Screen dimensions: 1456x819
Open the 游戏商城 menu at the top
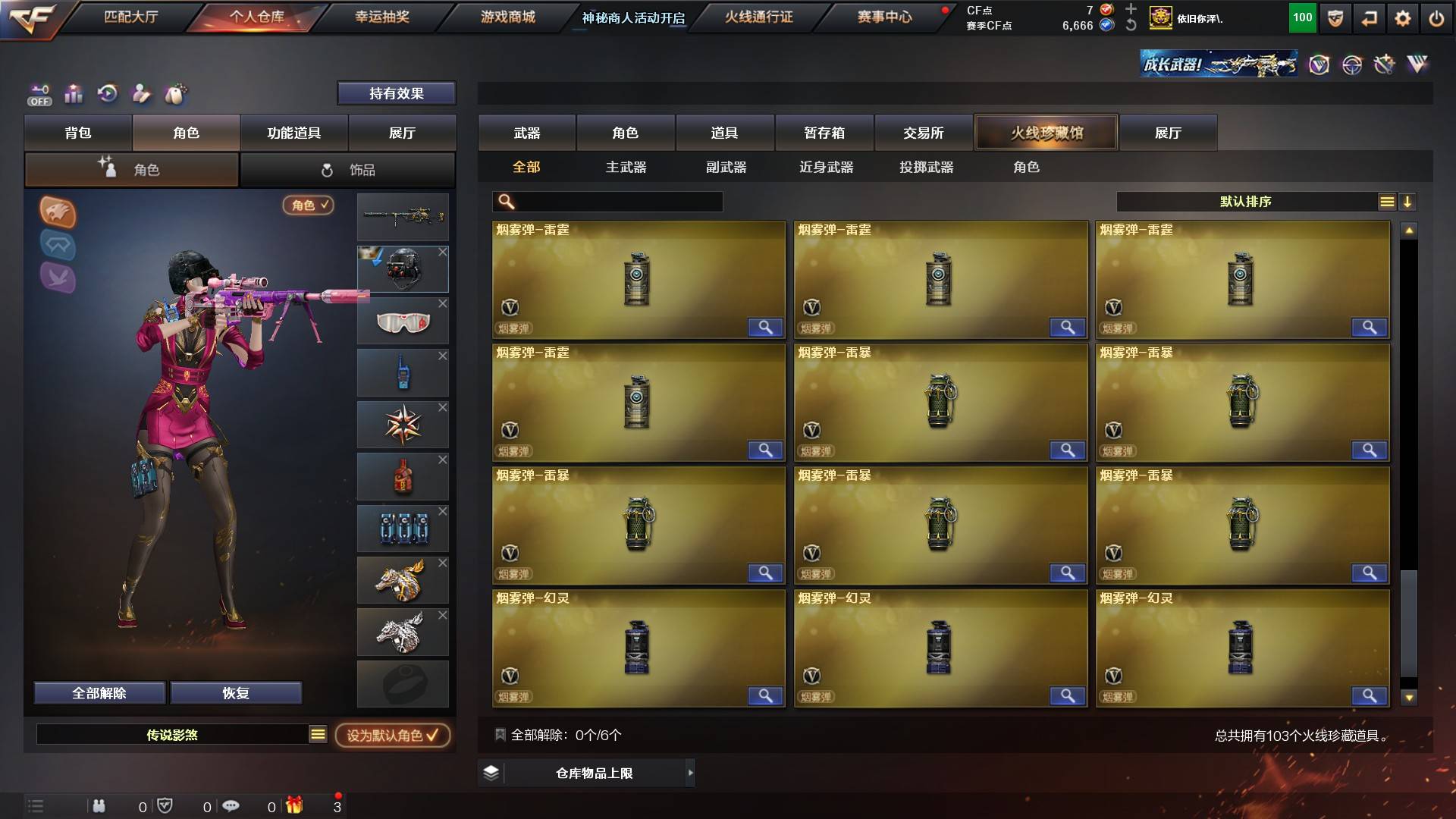point(507,17)
